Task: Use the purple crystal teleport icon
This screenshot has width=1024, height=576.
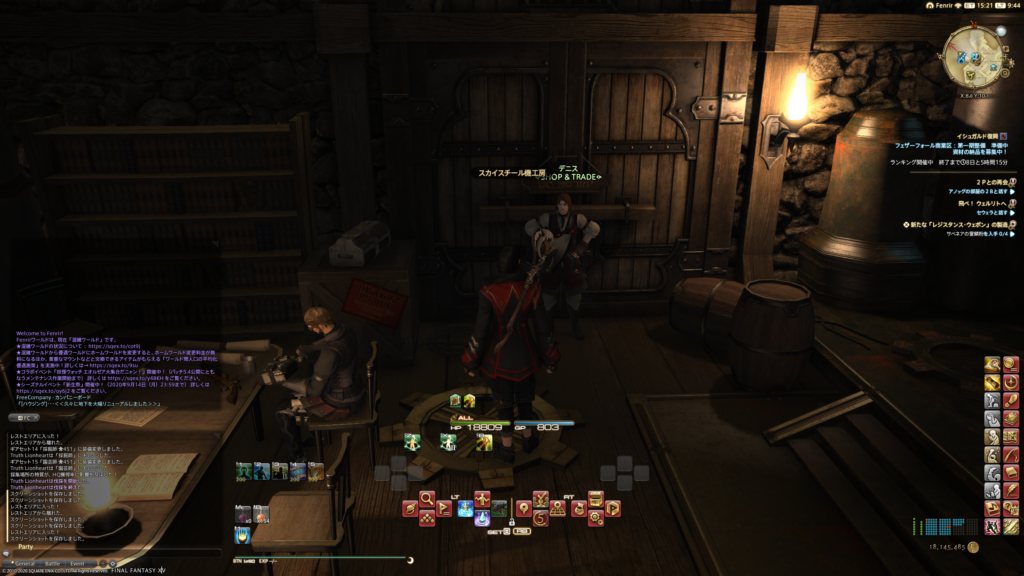Action: 483,517
